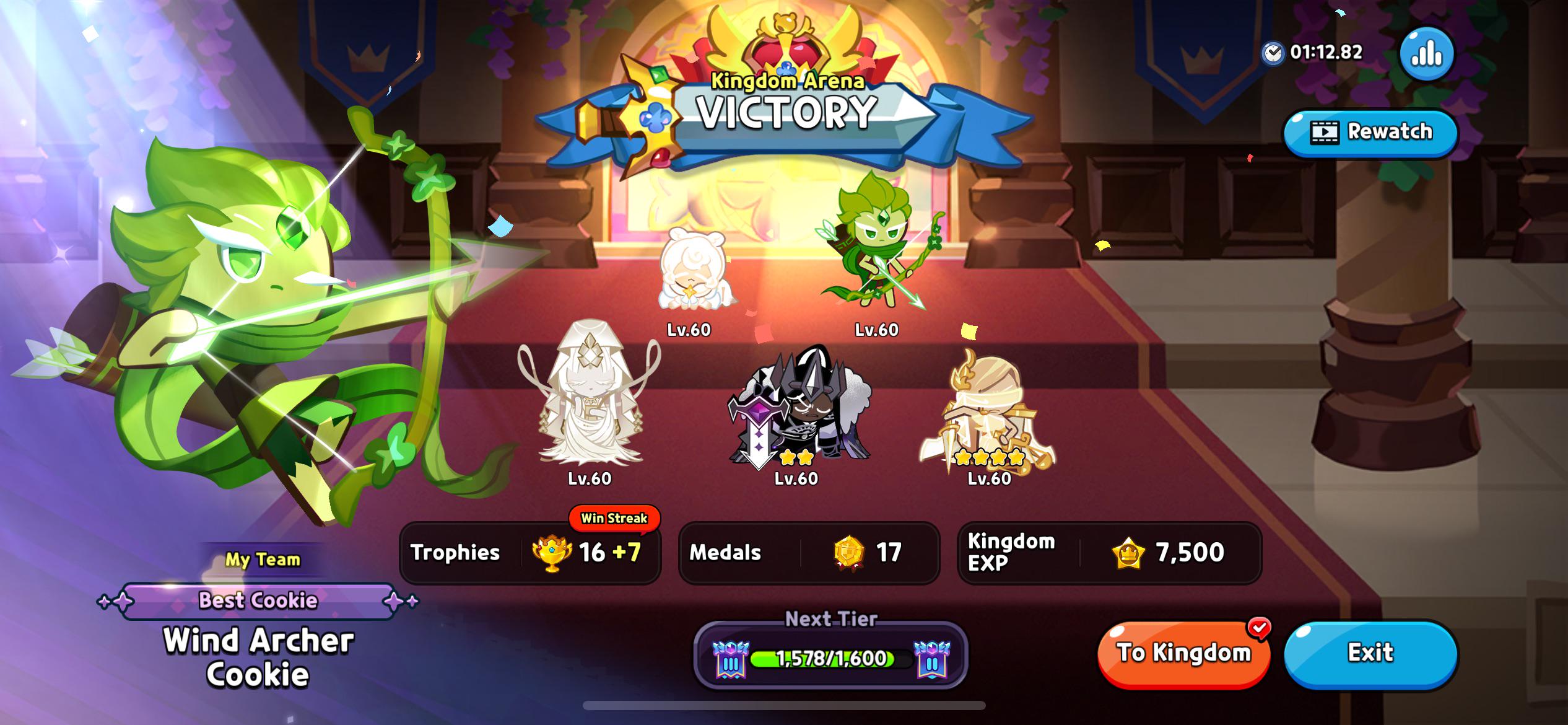
Task: Click the Trophies trophy icon
Action: pyautogui.click(x=553, y=553)
